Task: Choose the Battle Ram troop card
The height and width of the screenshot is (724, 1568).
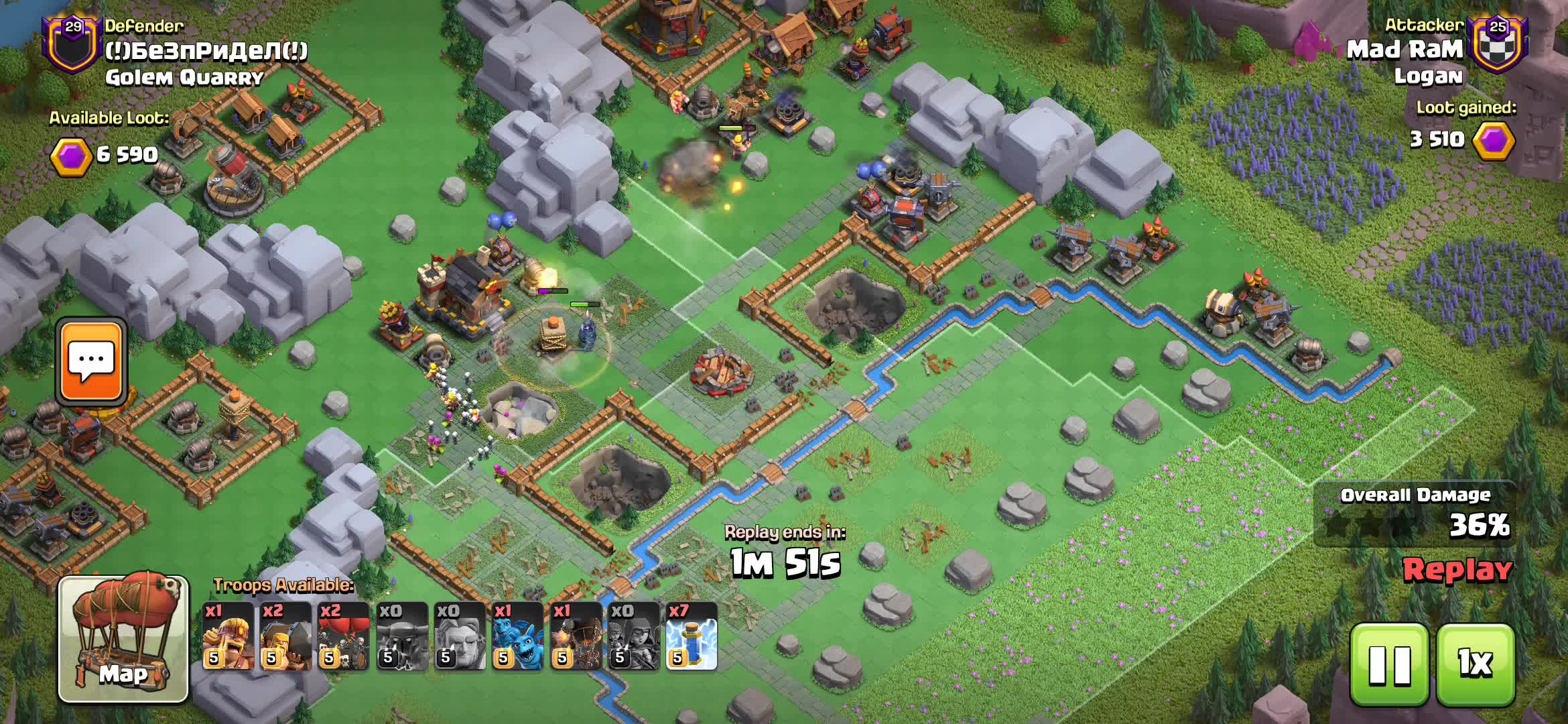Action: click(x=286, y=636)
